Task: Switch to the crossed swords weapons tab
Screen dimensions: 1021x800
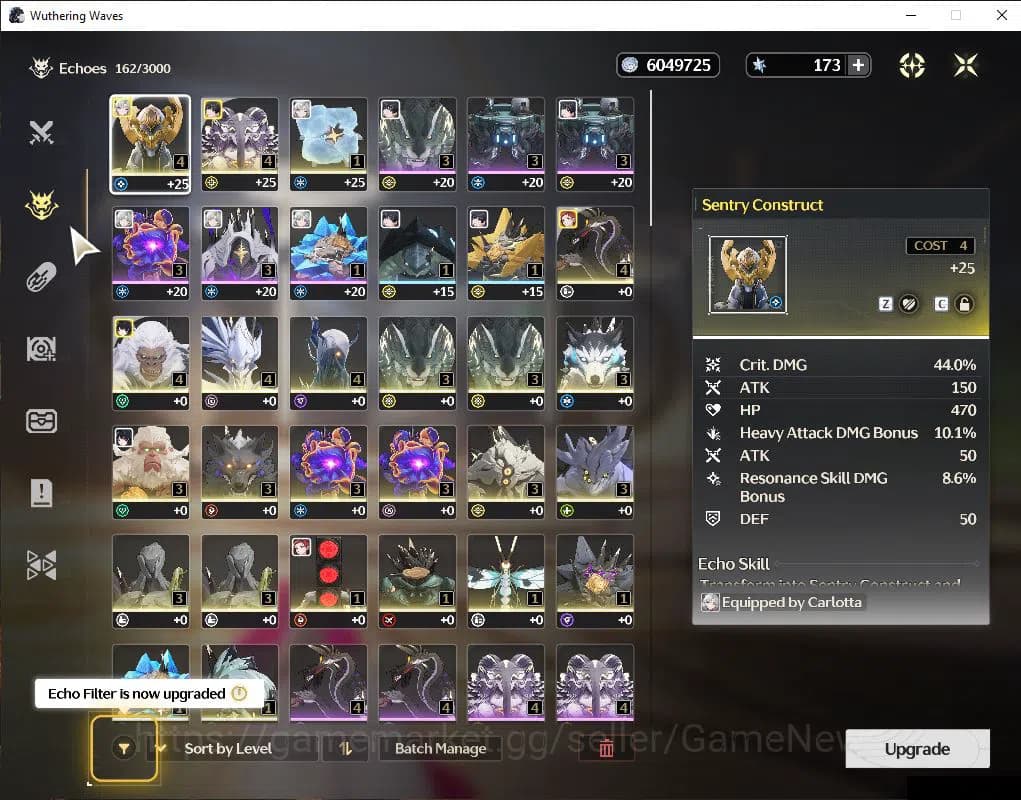Action: coord(41,132)
